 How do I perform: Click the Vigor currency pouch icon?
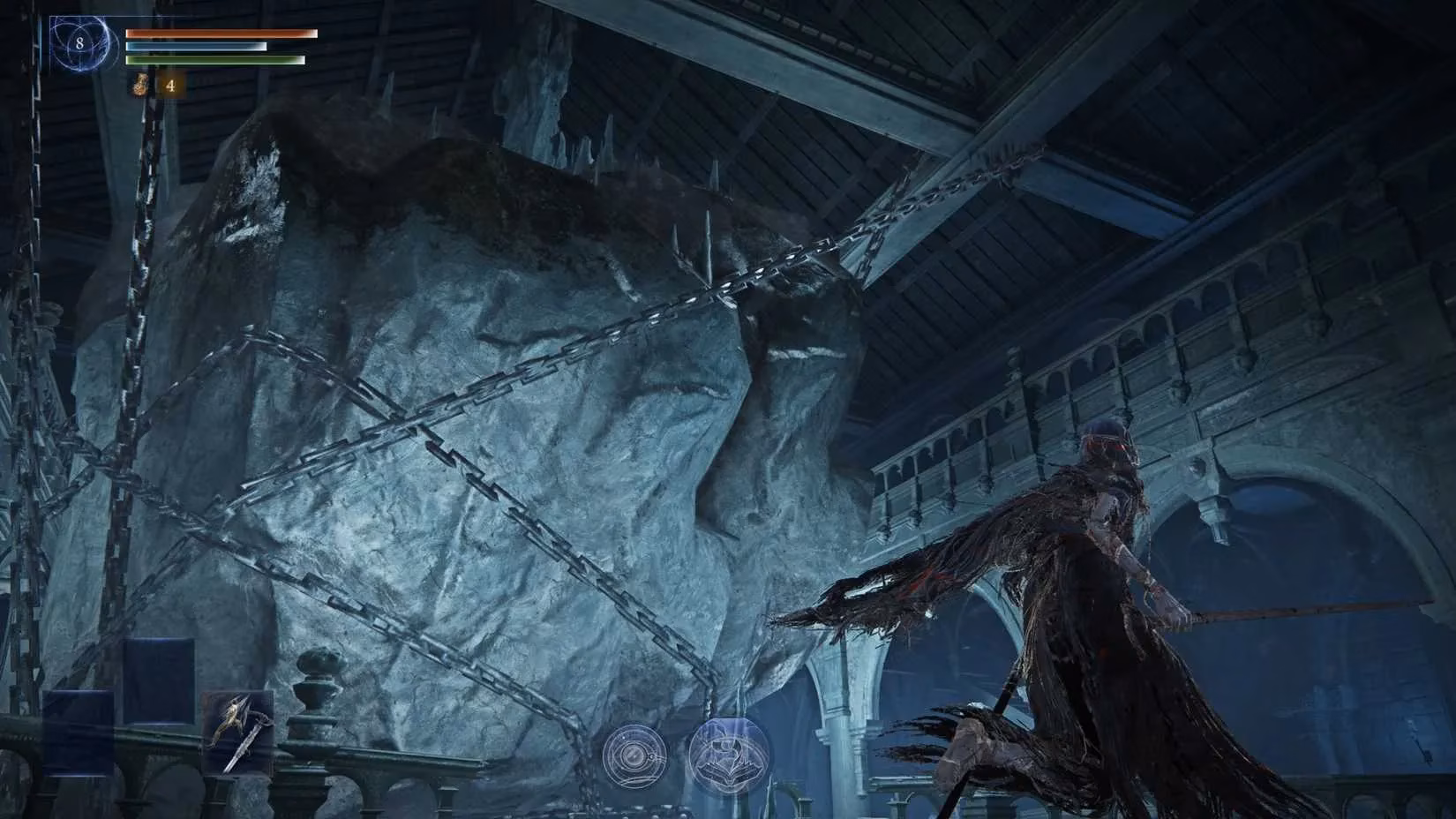137,86
